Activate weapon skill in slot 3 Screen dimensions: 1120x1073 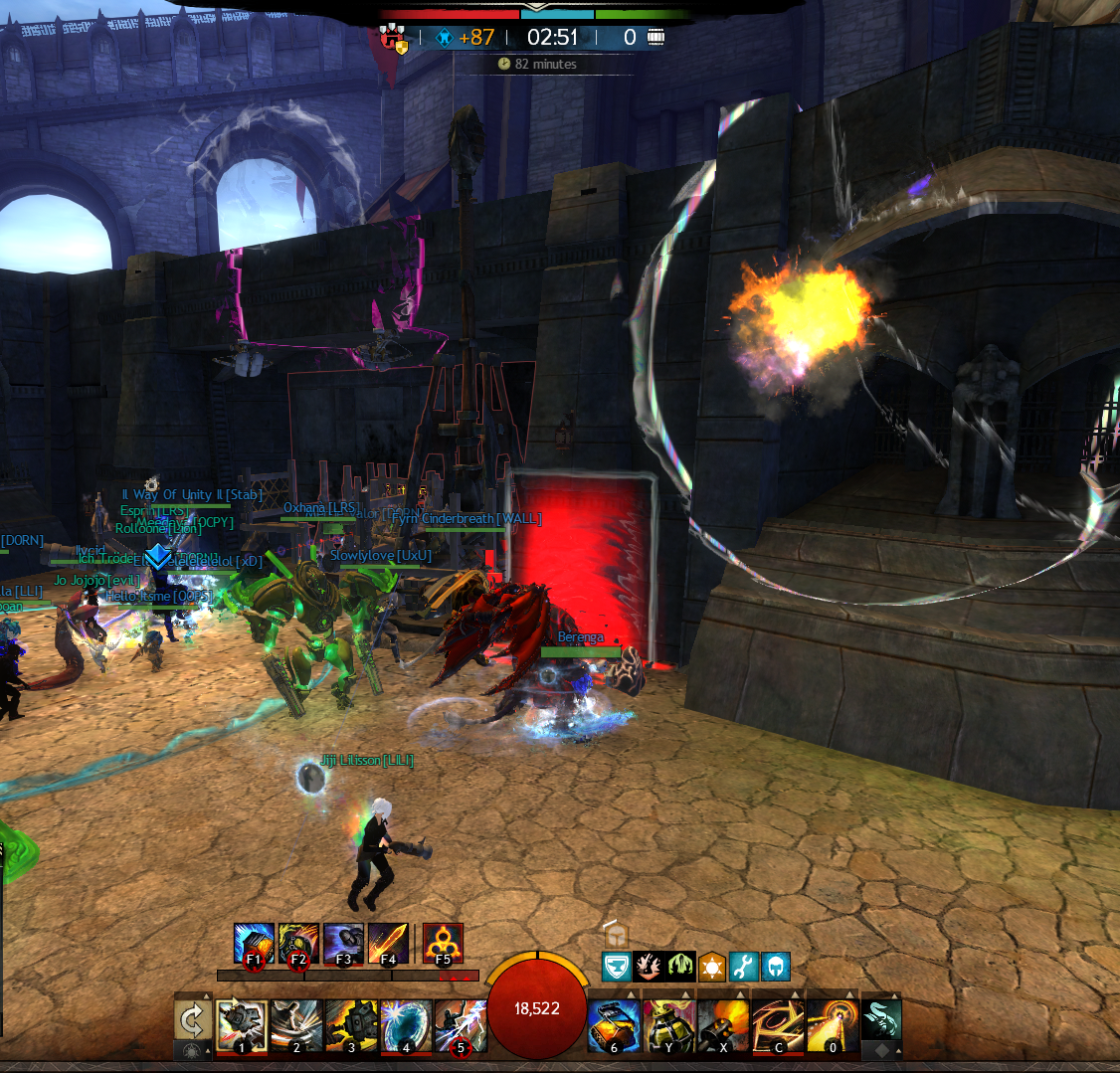point(351,1025)
